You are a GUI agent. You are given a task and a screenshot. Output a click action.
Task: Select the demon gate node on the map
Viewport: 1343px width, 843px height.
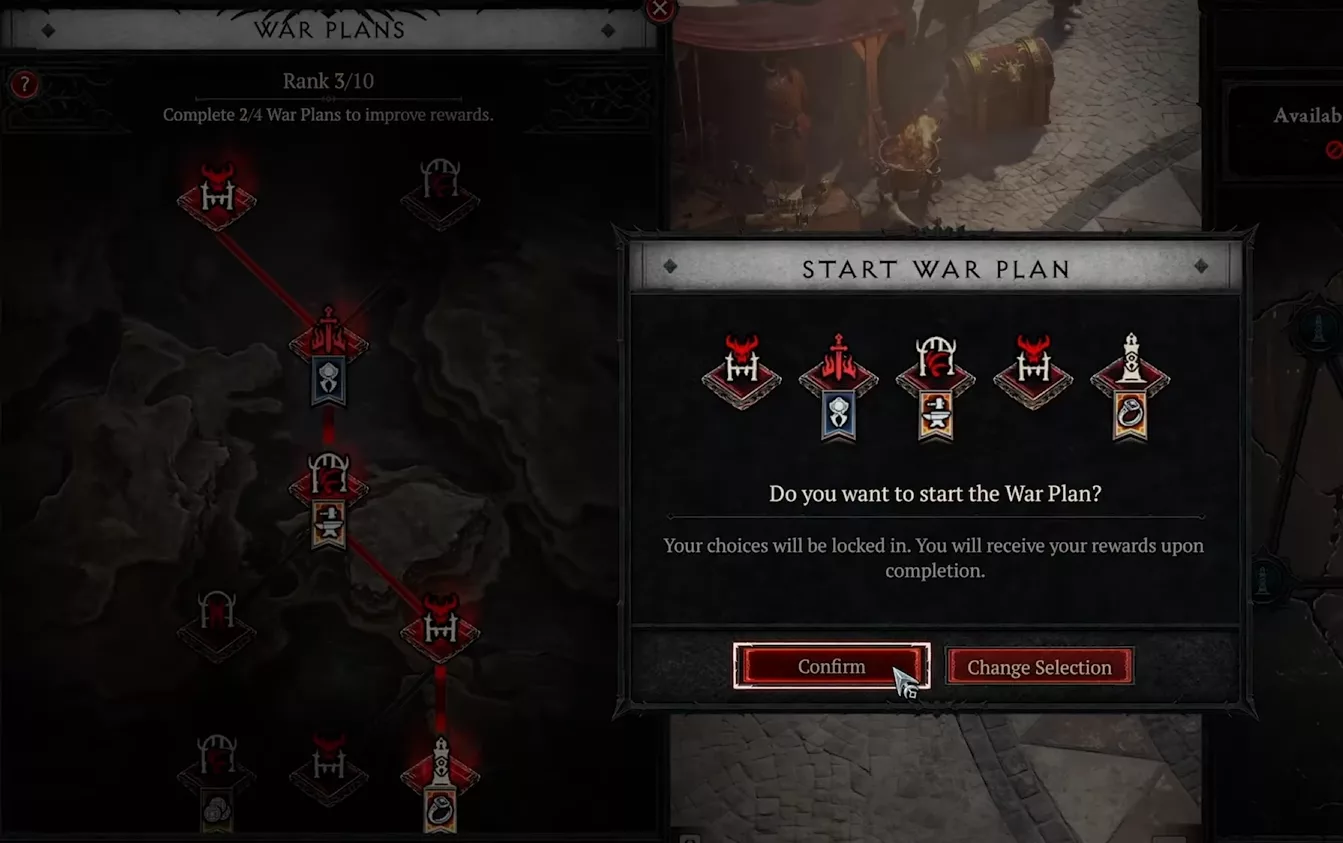[215, 195]
